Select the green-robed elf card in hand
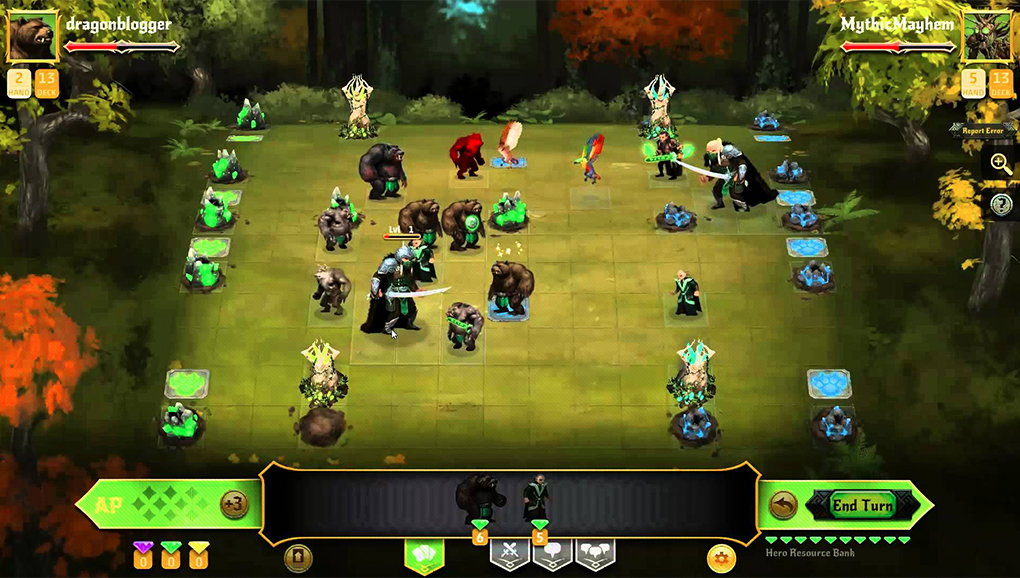This screenshot has height=578, width=1020. [x=538, y=497]
